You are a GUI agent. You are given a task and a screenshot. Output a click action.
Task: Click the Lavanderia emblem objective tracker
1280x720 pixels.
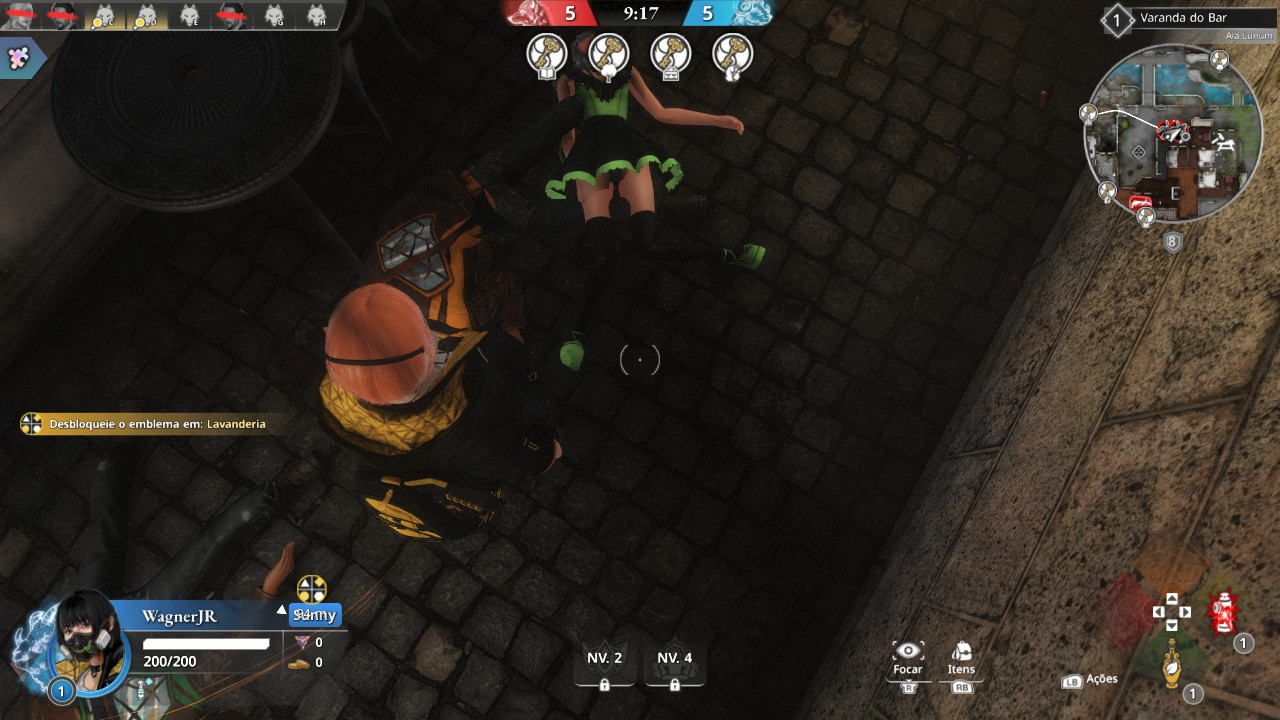[x=145, y=424]
